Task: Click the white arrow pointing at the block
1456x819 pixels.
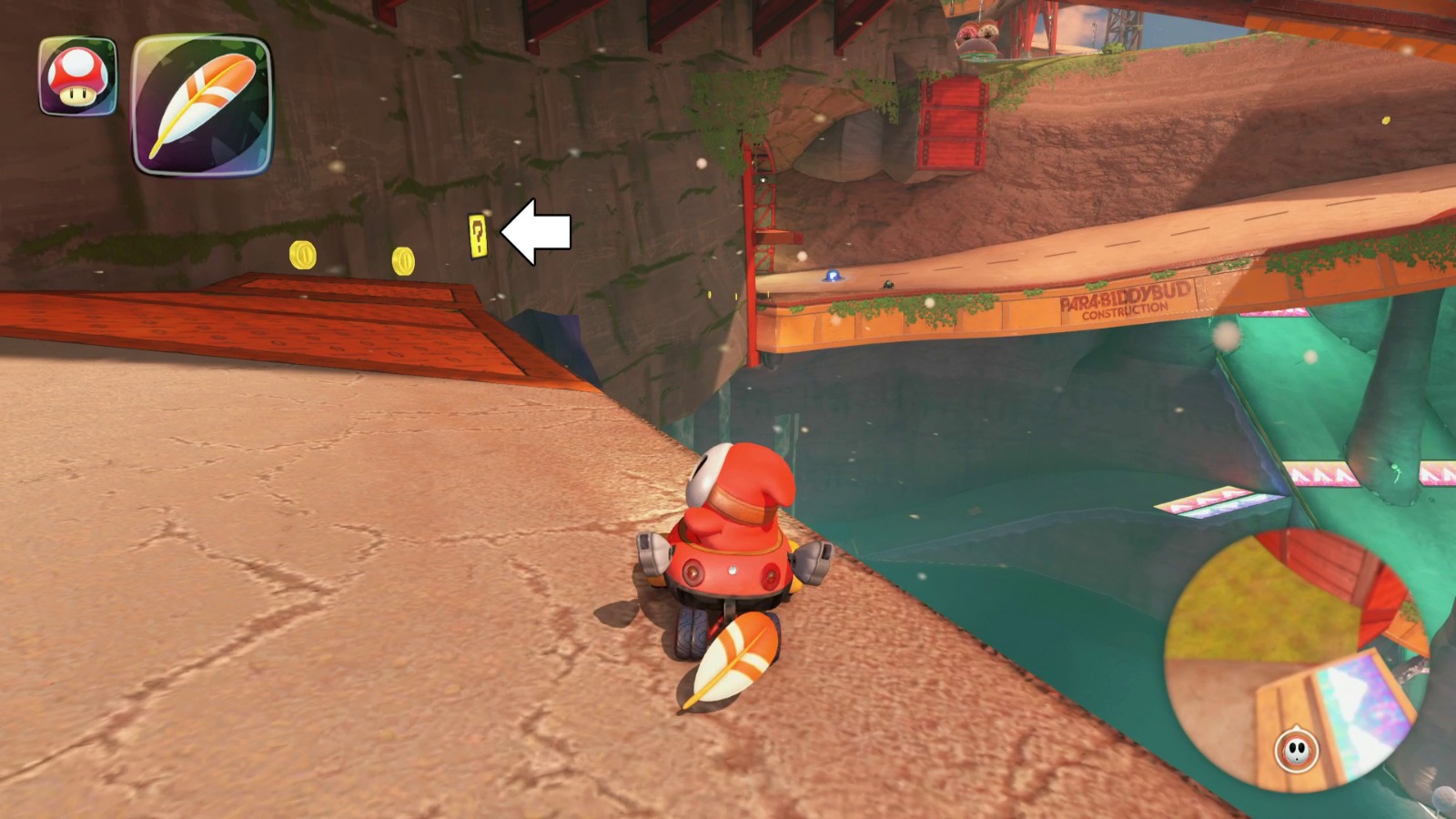Action: coord(537,232)
